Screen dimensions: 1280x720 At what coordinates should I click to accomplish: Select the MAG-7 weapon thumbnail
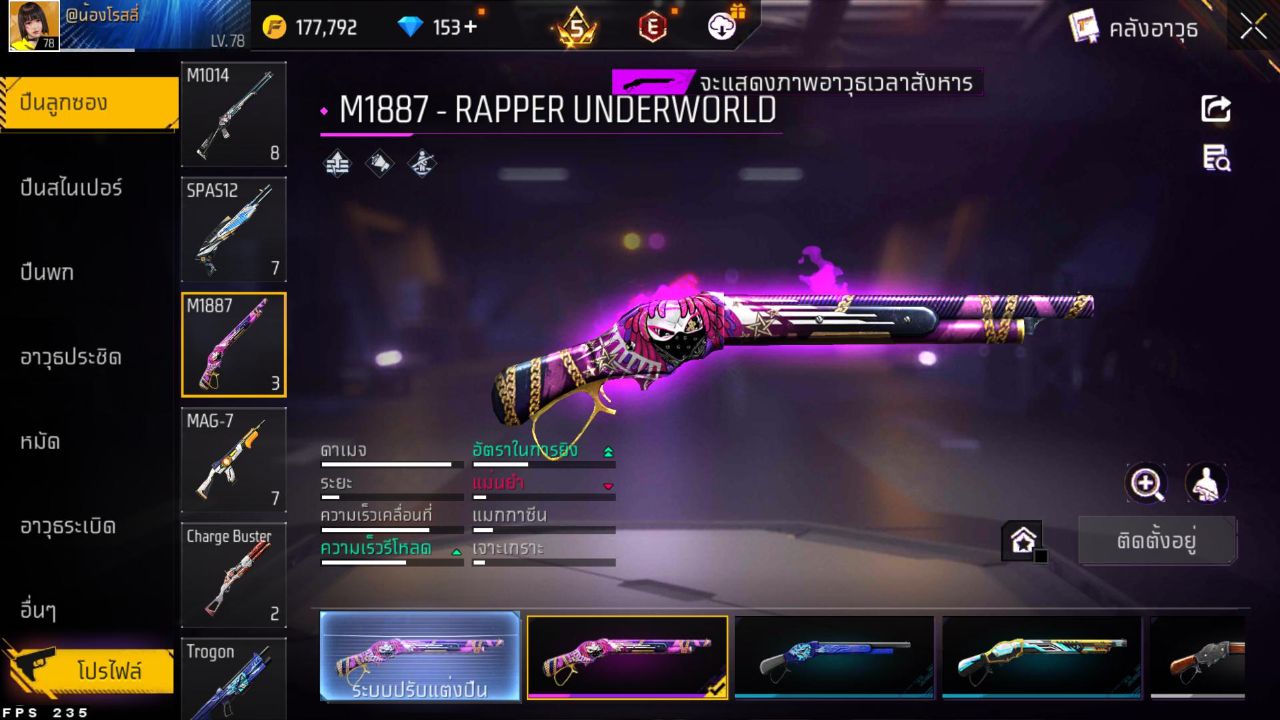tap(233, 460)
